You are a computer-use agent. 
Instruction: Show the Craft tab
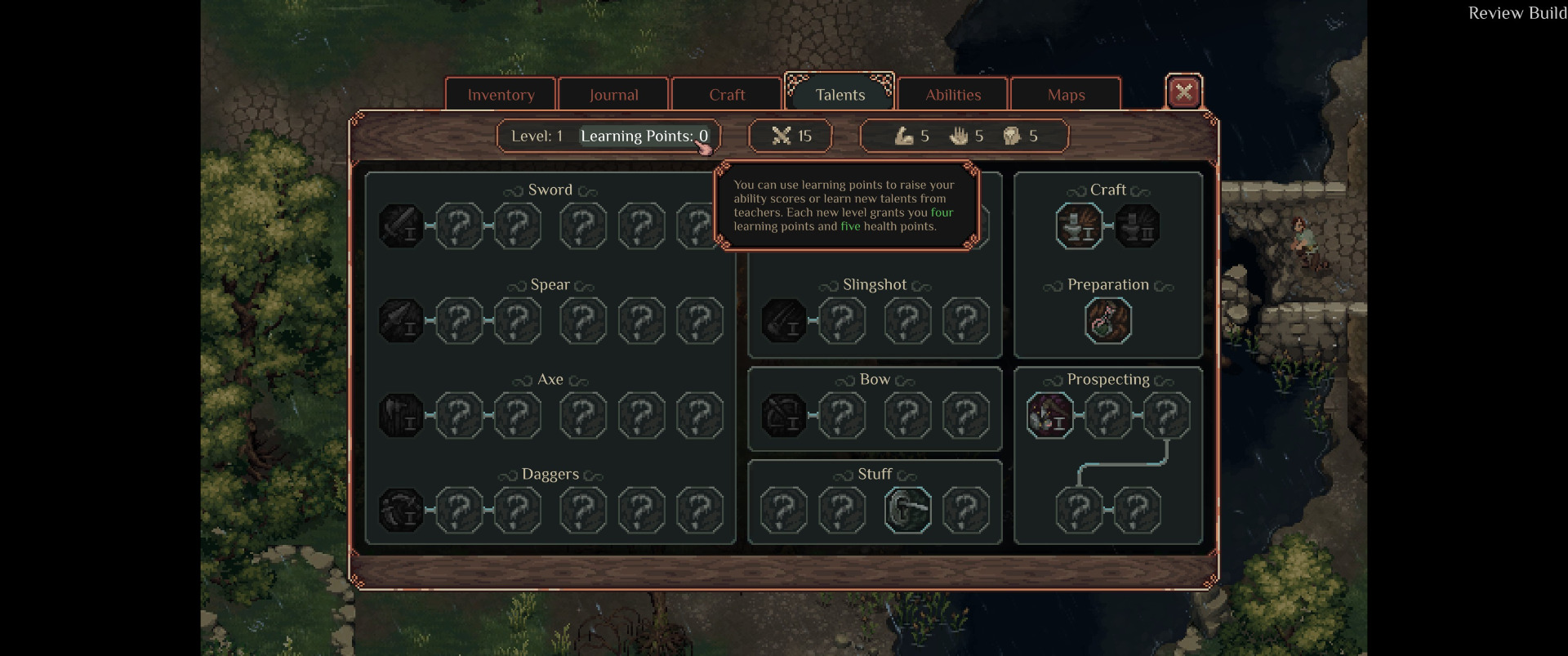pyautogui.click(x=726, y=95)
